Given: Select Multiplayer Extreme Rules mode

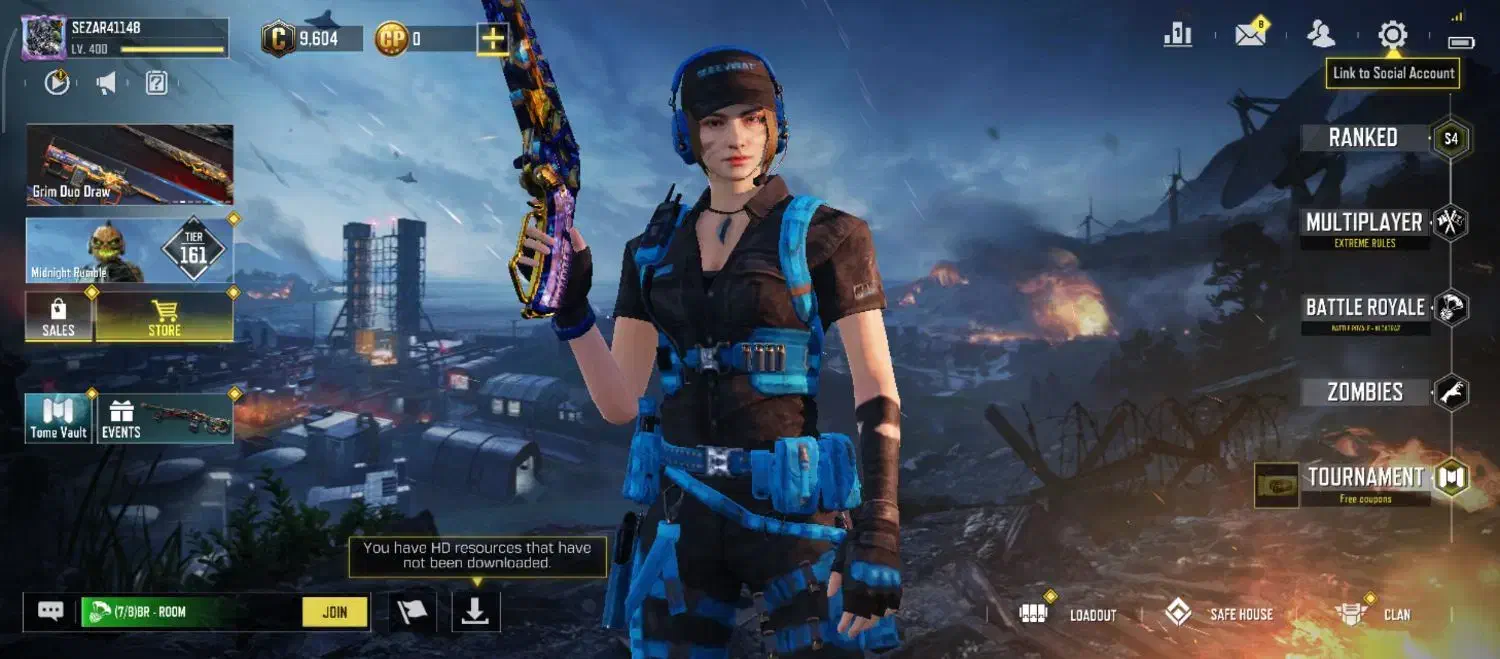Looking at the screenshot, I should pyautogui.click(x=1364, y=225).
